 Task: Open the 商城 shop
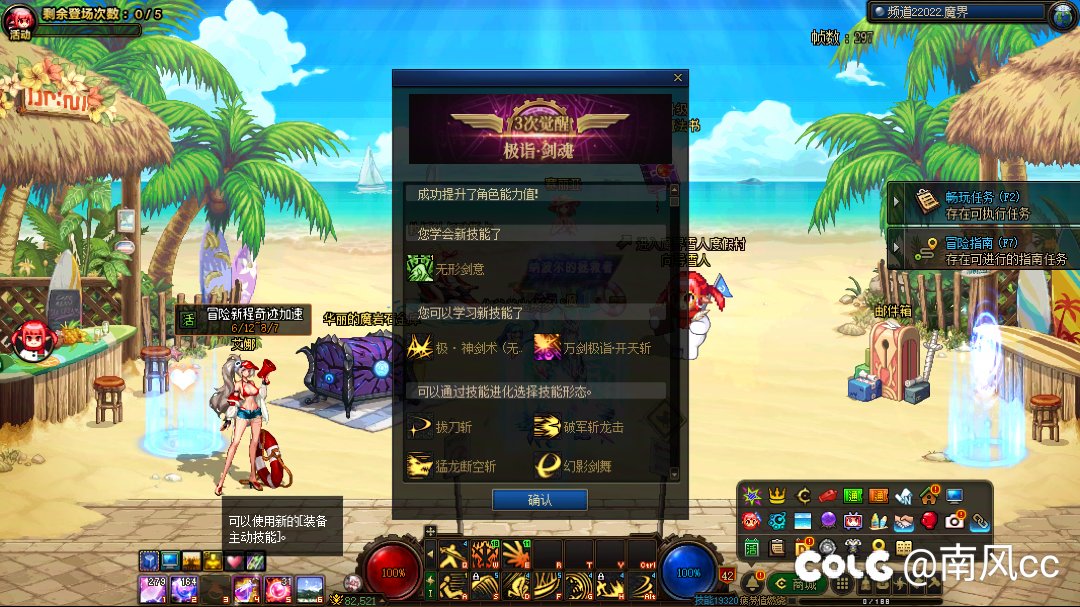pyautogui.click(x=798, y=584)
